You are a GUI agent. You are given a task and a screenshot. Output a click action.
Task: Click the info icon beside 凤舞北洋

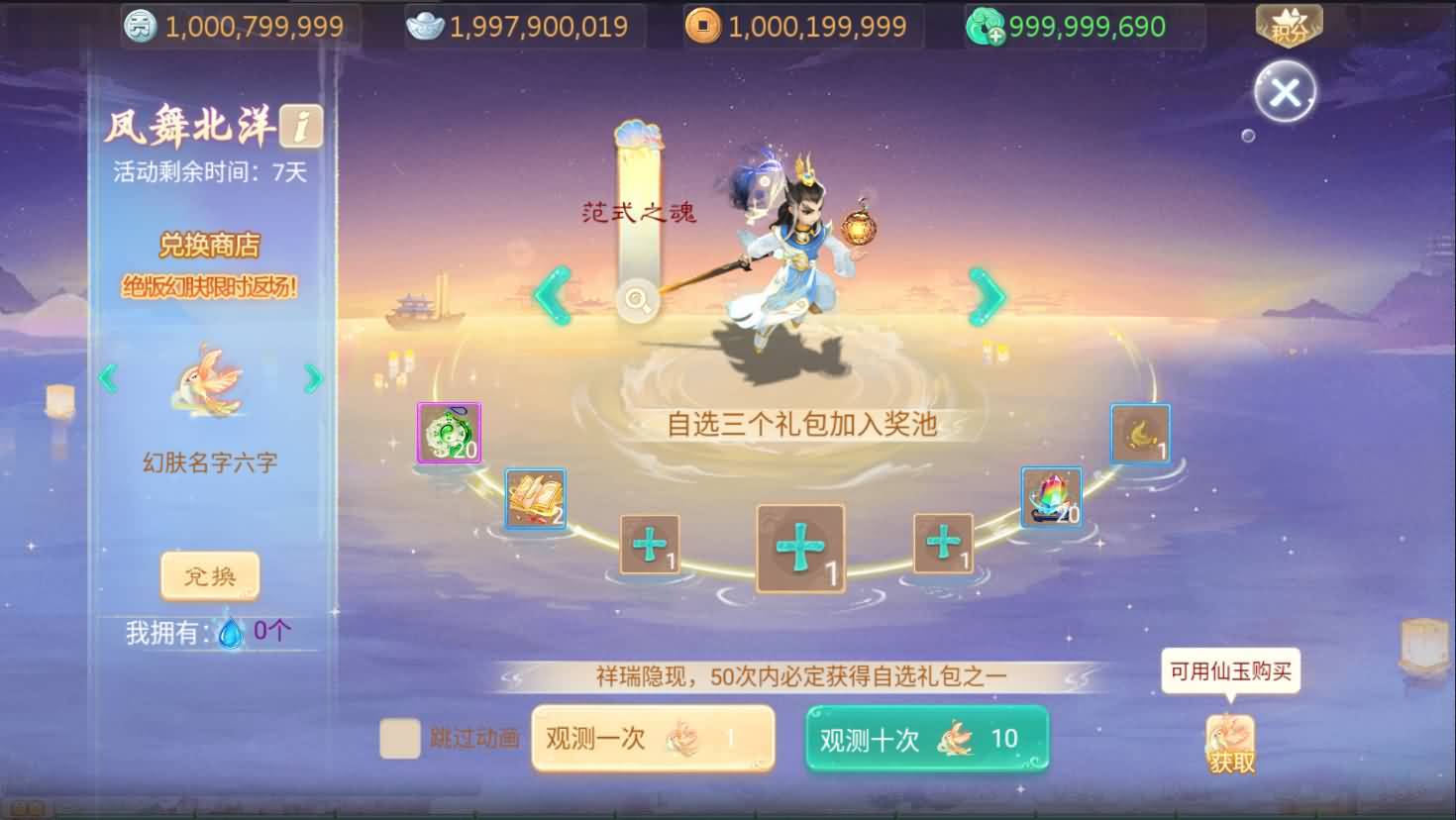click(304, 125)
